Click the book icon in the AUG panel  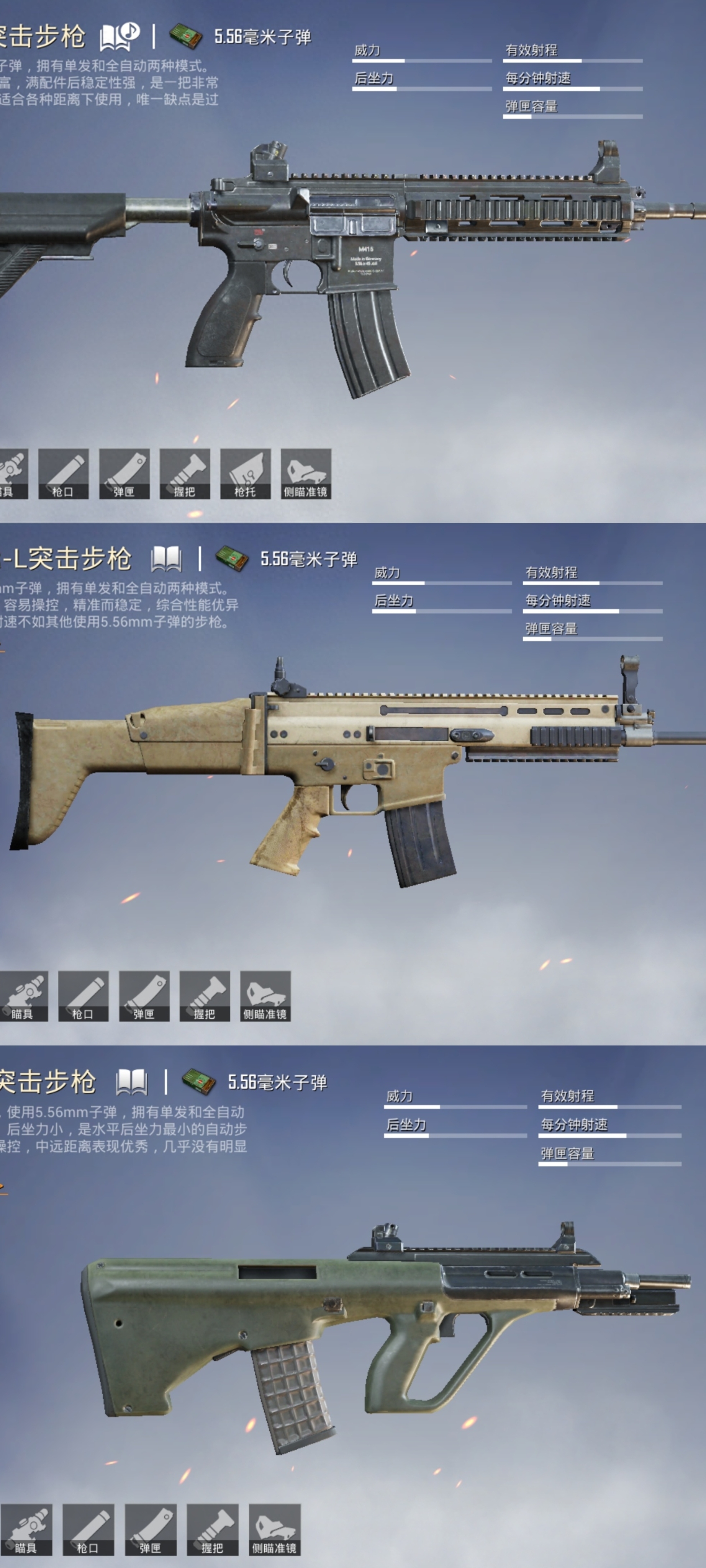pyautogui.click(x=131, y=1081)
